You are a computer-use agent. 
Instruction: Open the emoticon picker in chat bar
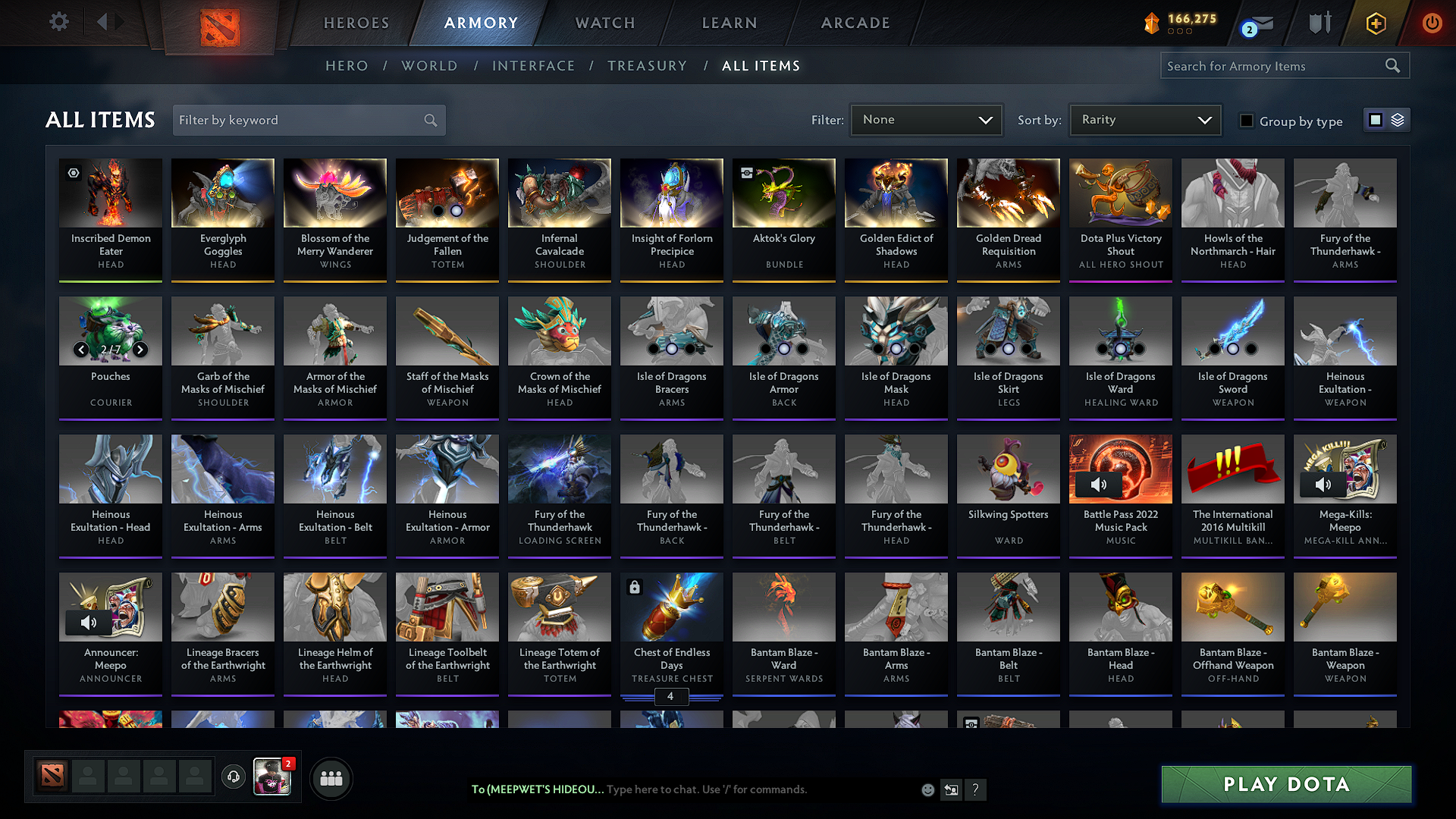coord(927,789)
